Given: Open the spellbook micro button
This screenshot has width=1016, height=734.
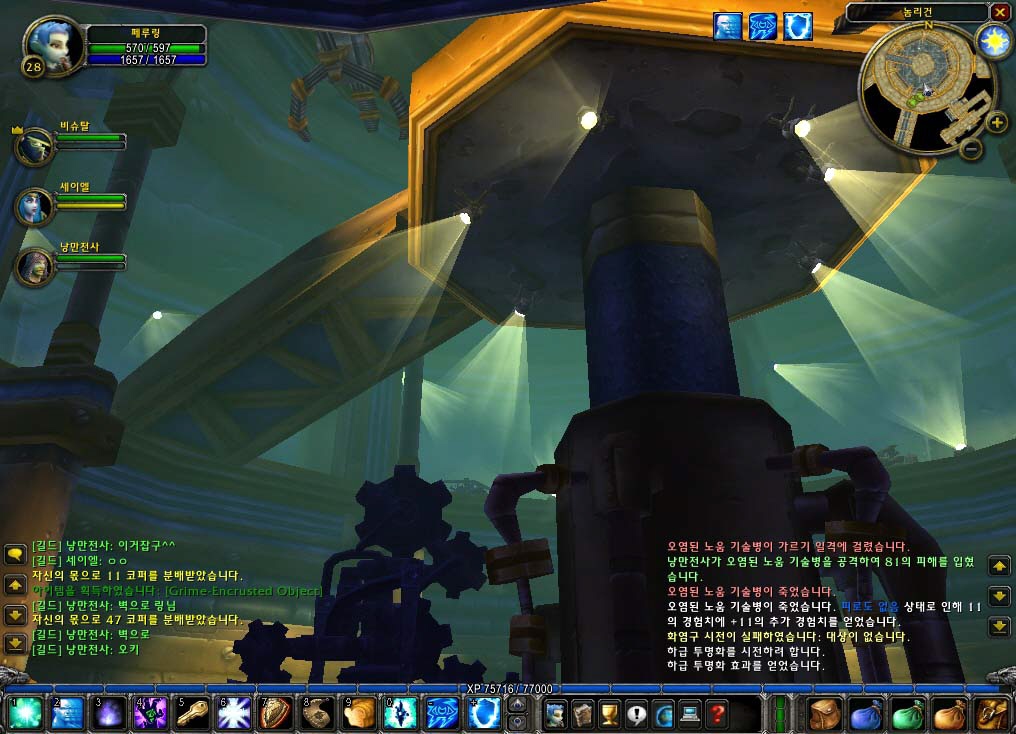Looking at the screenshot, I should [584, 714].
